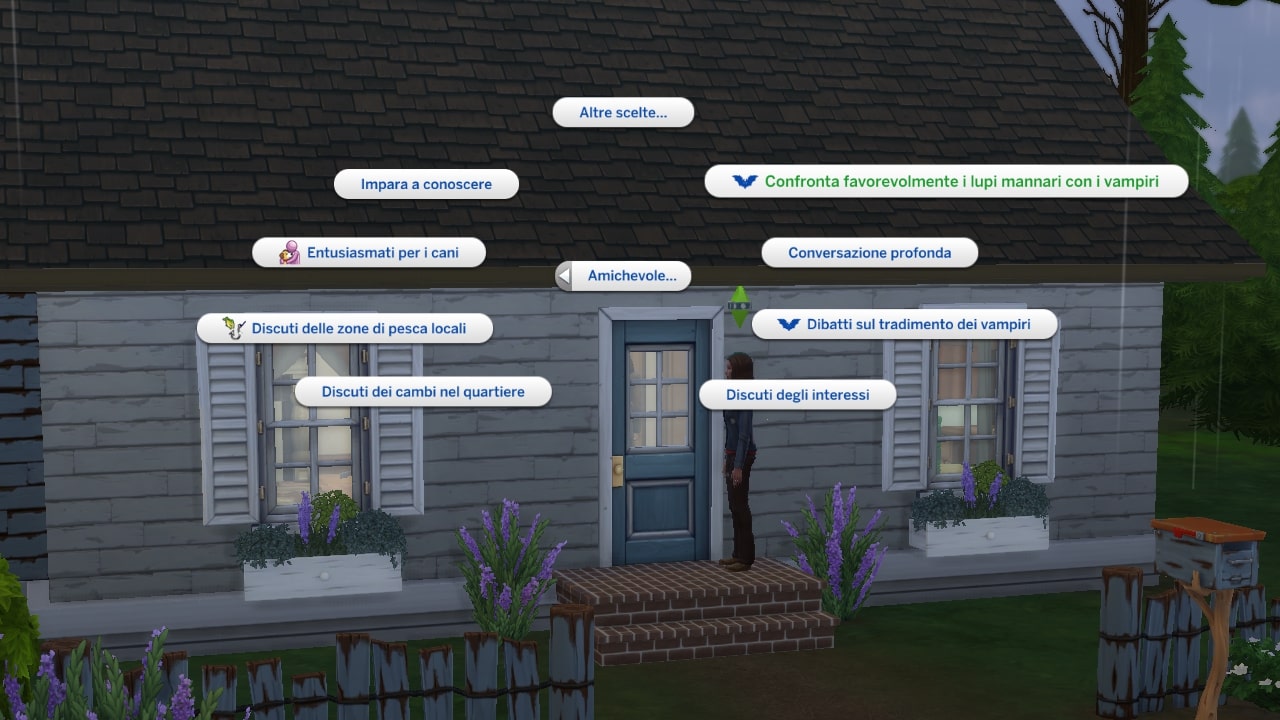Start a "Conversazione profonda"

click(869, 252)
